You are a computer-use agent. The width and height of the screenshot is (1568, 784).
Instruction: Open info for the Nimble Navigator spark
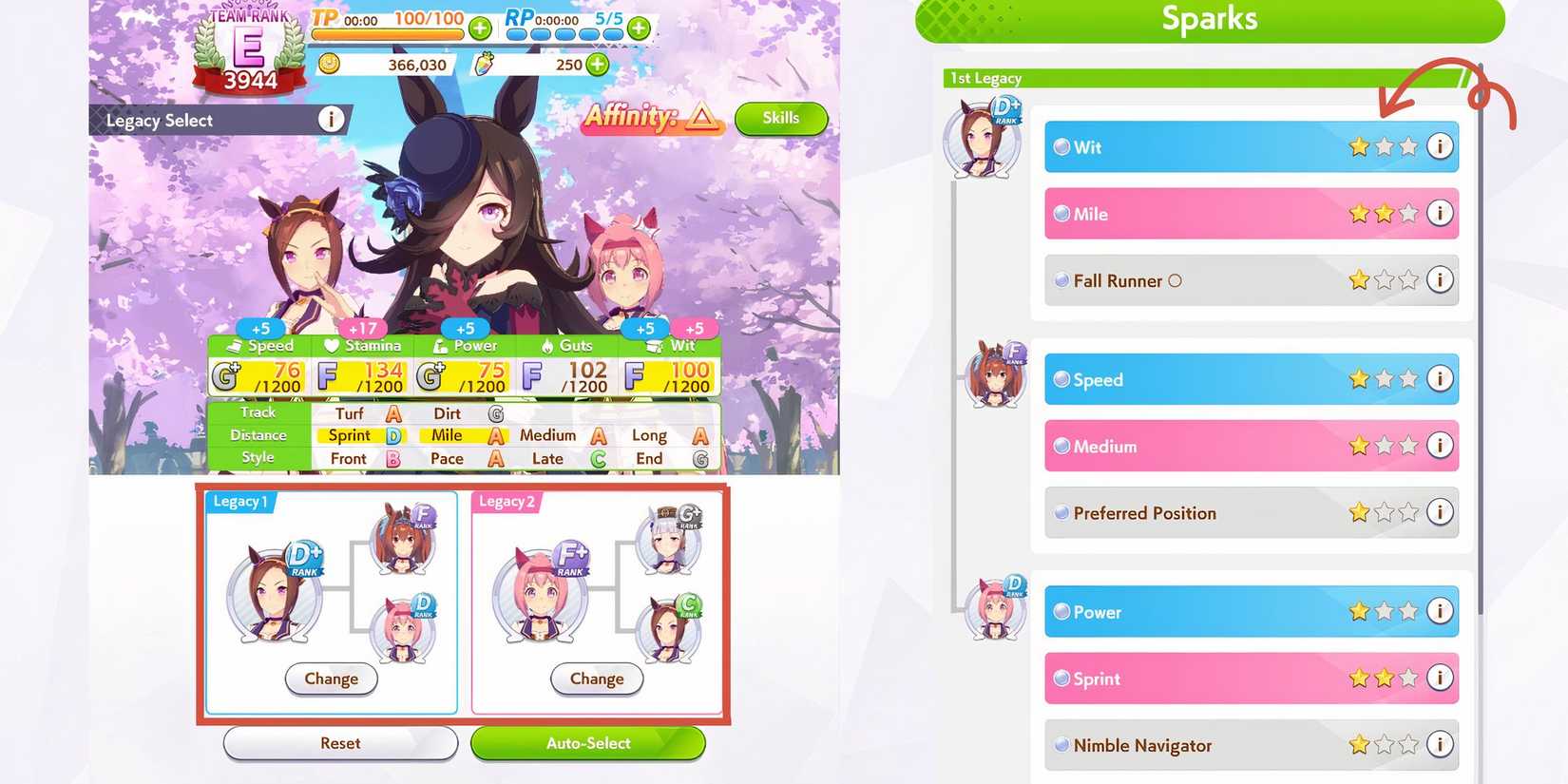click(x=1440, y=745)
